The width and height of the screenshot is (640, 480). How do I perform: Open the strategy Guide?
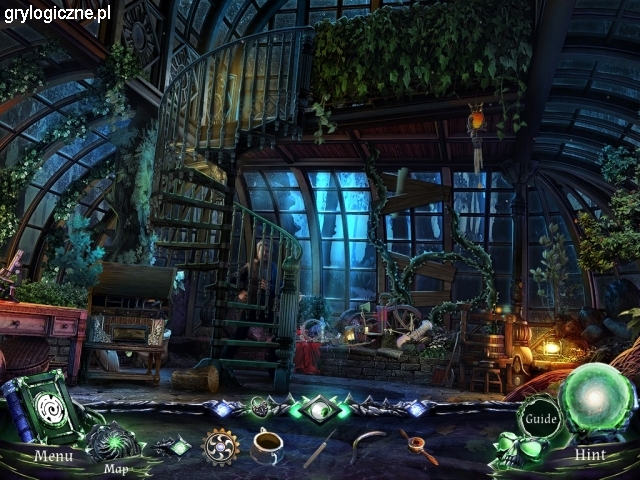coord(541,416)
